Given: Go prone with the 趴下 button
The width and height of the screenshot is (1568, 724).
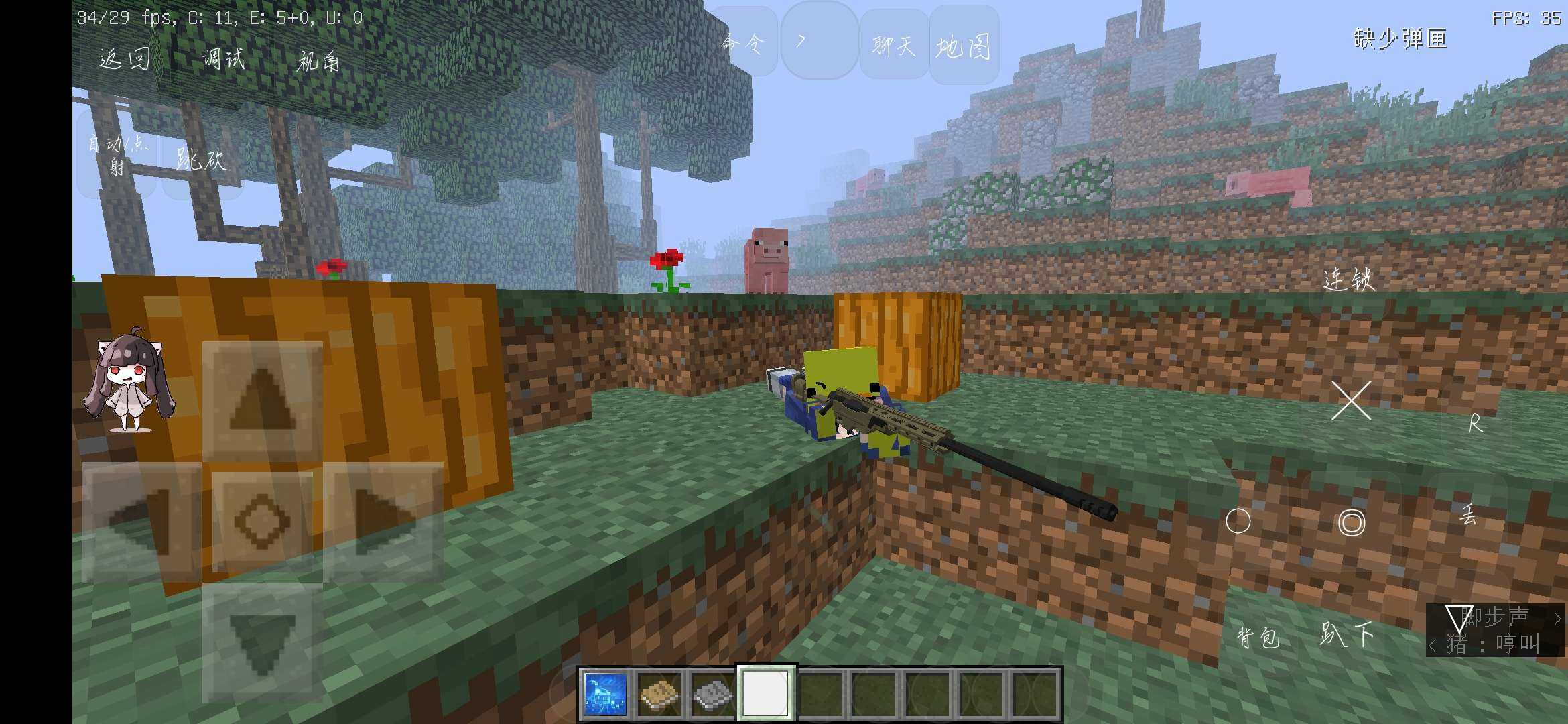Looking at the screenshot, I should point(1347,634).
